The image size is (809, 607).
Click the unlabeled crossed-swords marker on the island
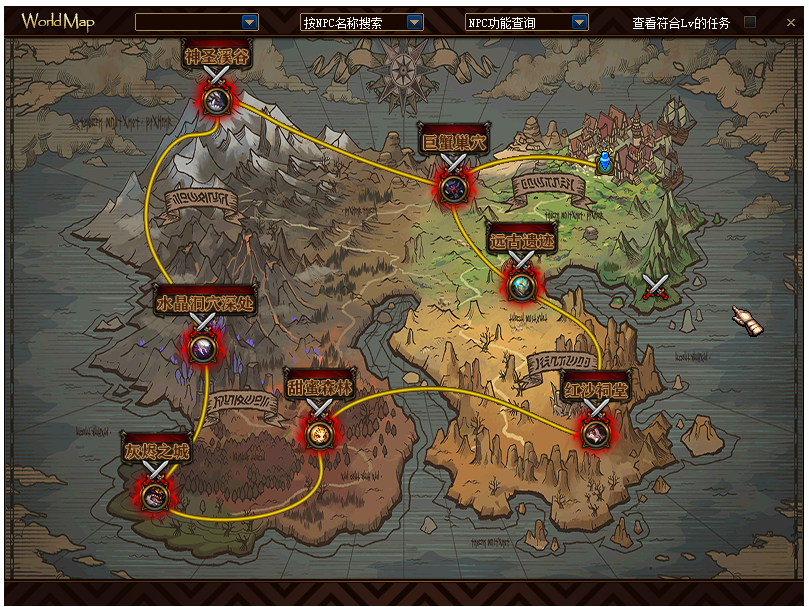(656, 289)
